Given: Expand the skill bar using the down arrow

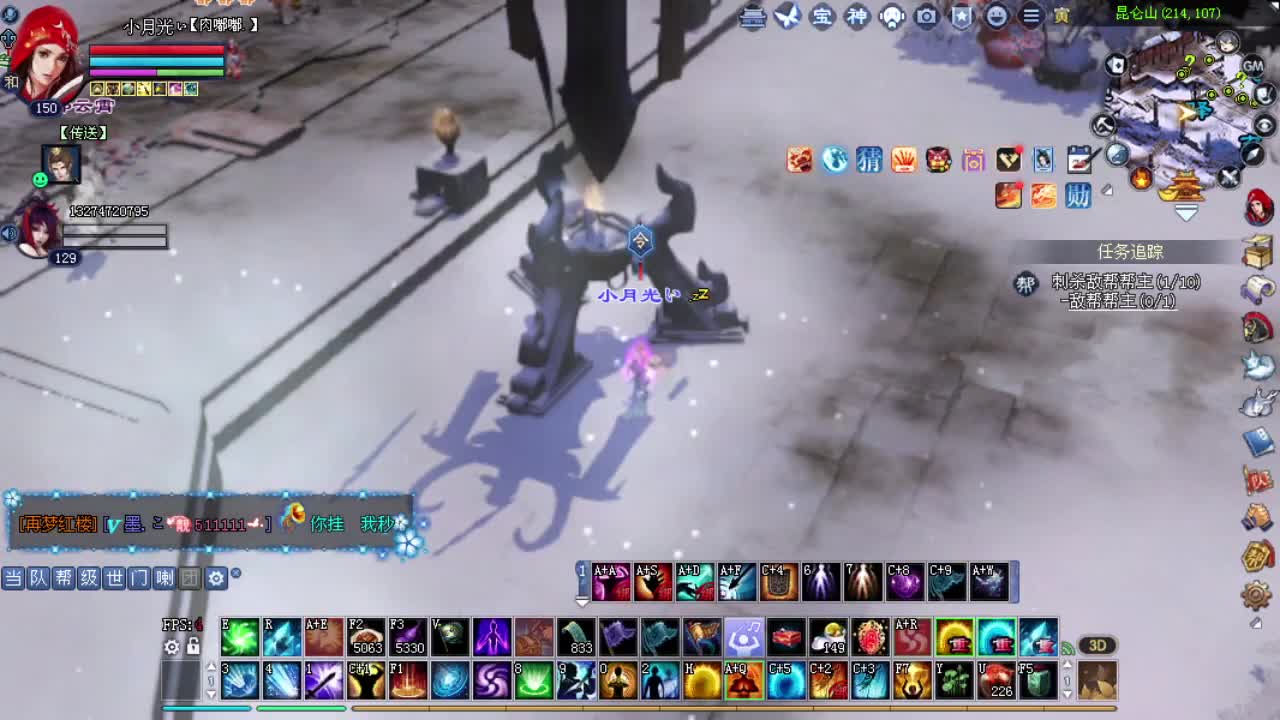Looking at the screenshot, I should [582, 600].
